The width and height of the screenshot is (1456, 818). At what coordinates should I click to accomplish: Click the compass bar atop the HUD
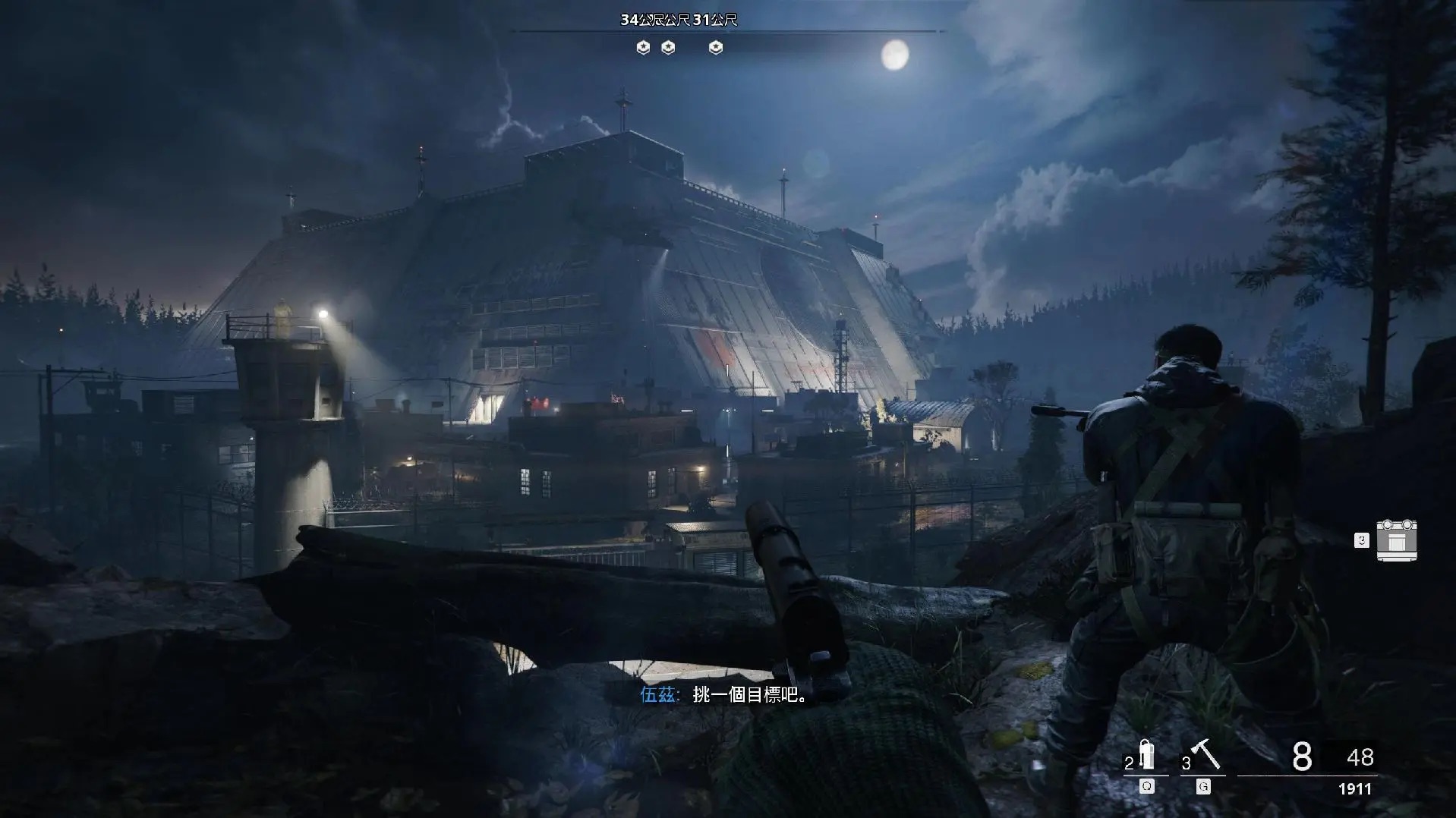(727, 31)
